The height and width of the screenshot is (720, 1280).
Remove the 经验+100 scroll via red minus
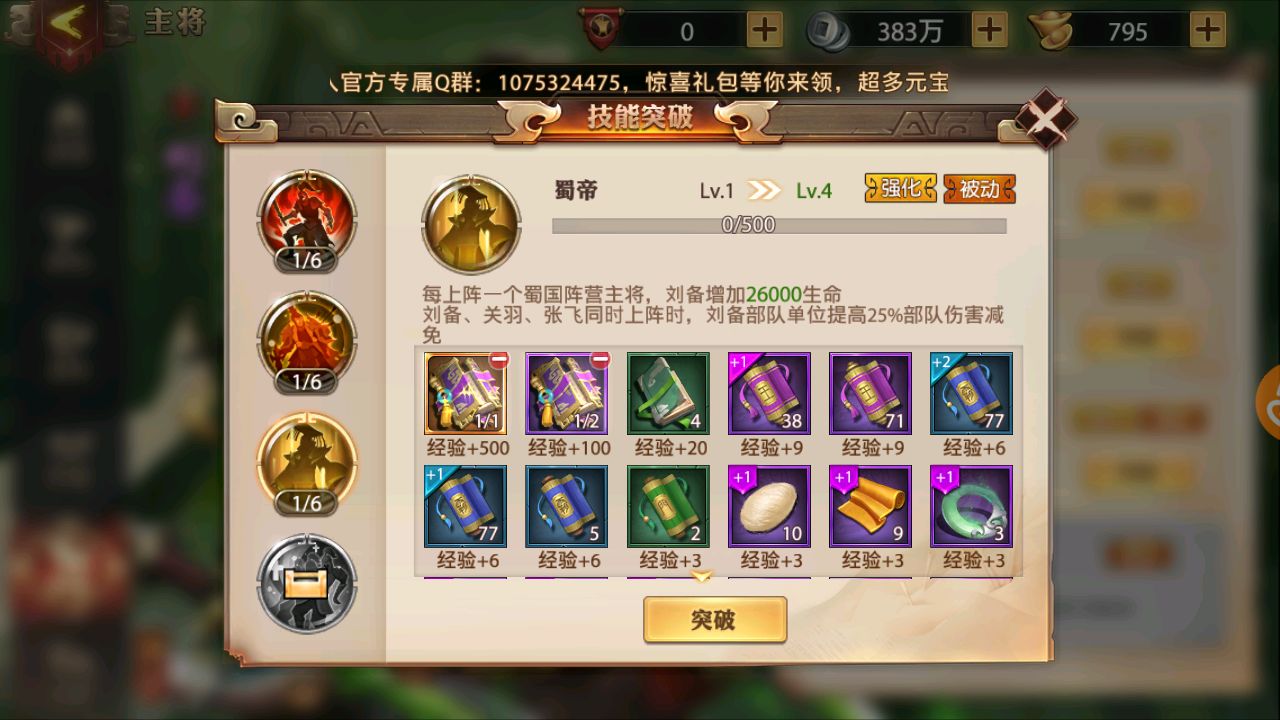click(x=601, y=357)
